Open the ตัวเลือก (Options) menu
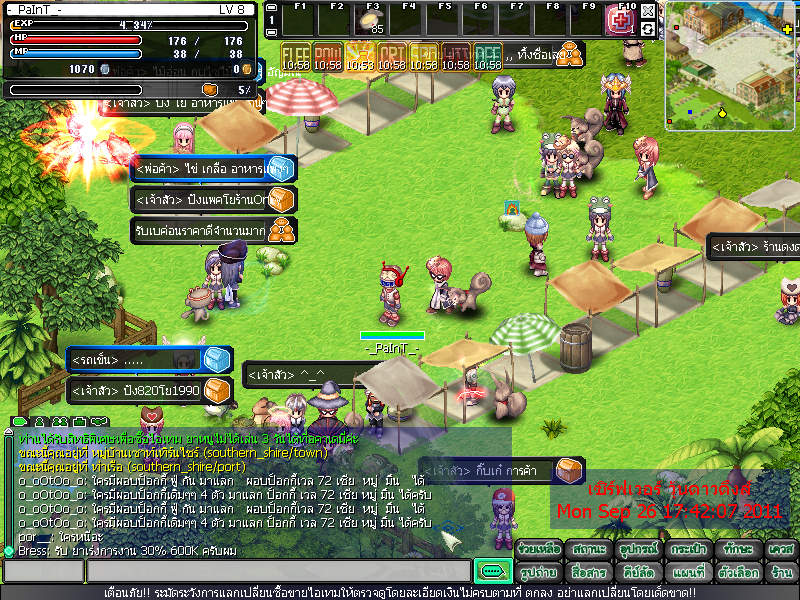The width and height of the screenshot is (800, 600). pyautogui.click(x=738, y=573)
